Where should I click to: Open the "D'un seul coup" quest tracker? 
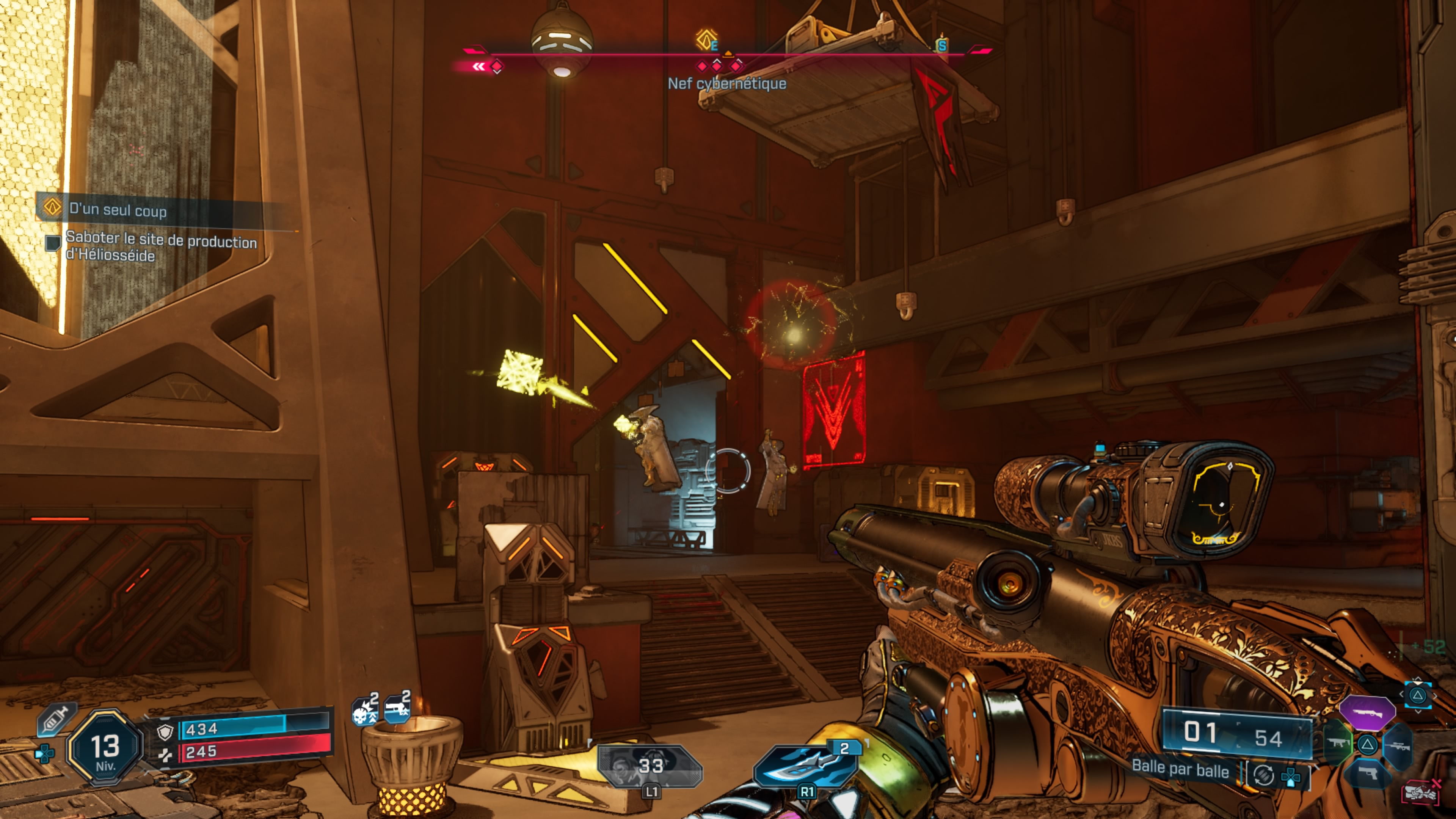point(118,210)
